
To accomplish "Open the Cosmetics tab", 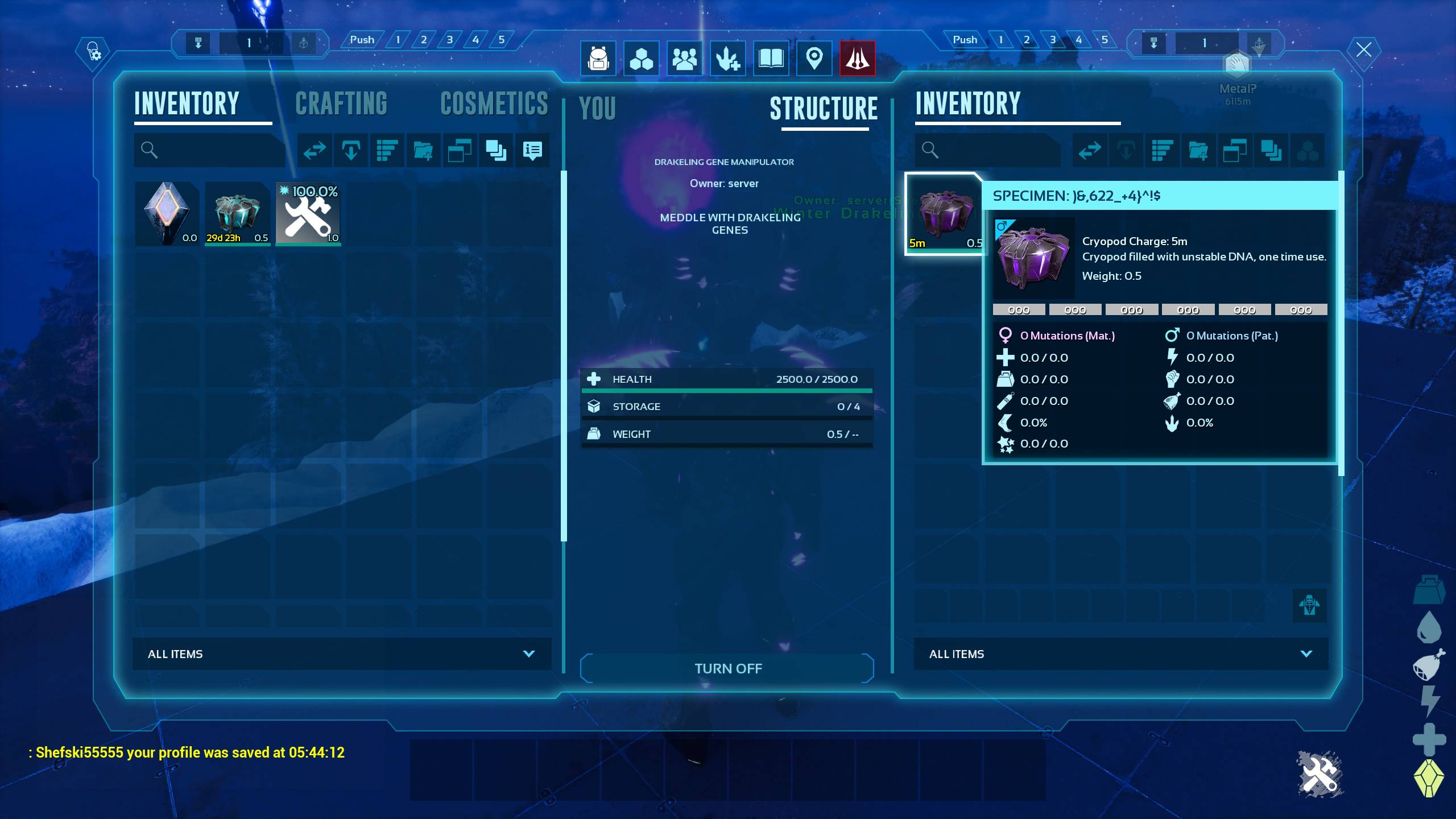I will pyautogui.click(x=494, y=104).
